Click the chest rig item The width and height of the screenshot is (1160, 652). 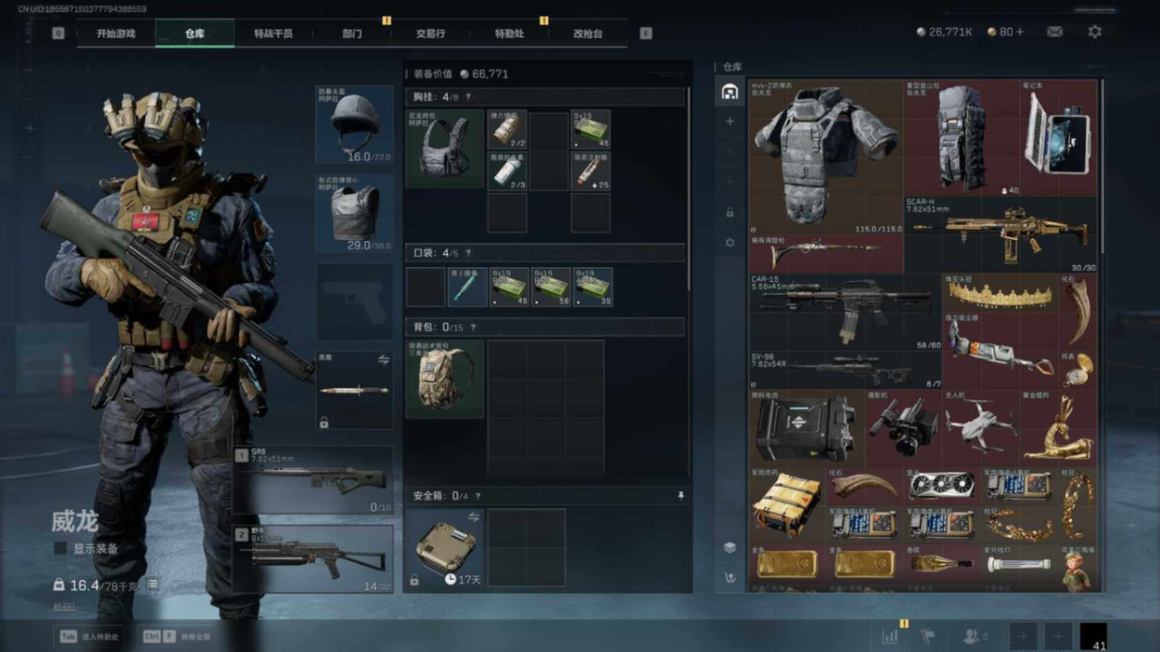445,149
